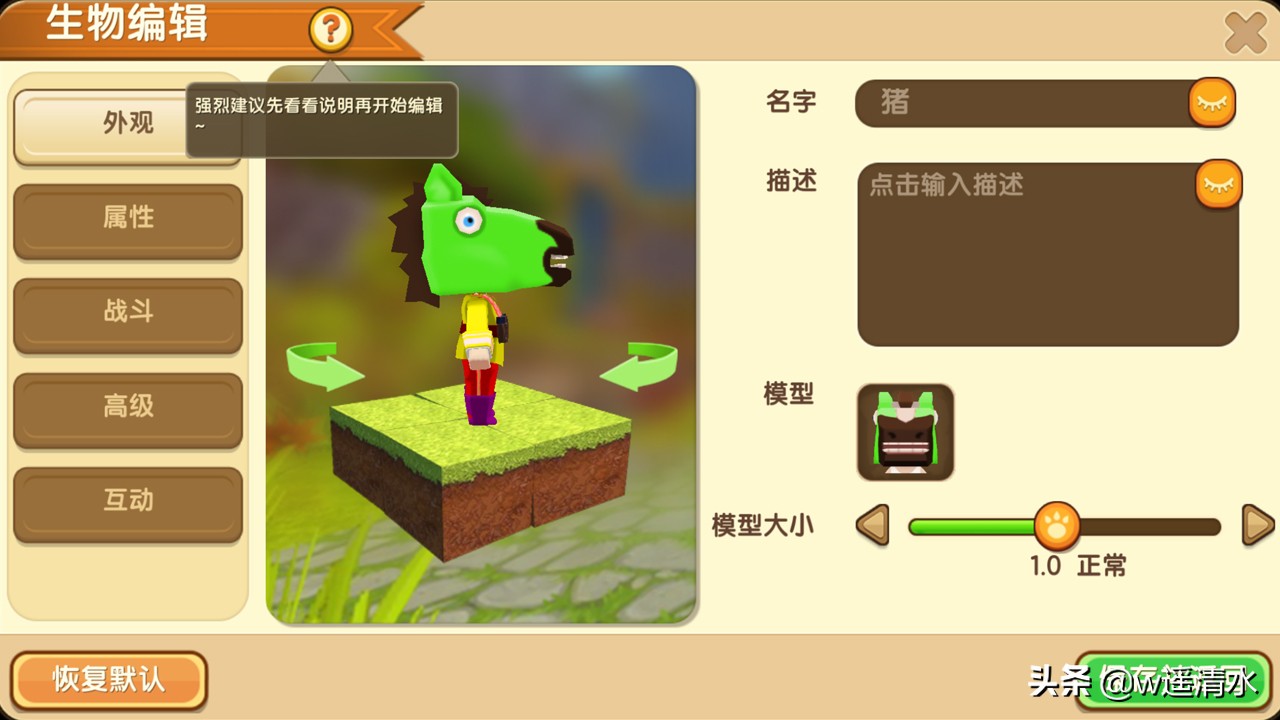Toggle name visibility with the eye icon
The height and width of the screenshot is (720, 1280).
[x=1211, y=101]
